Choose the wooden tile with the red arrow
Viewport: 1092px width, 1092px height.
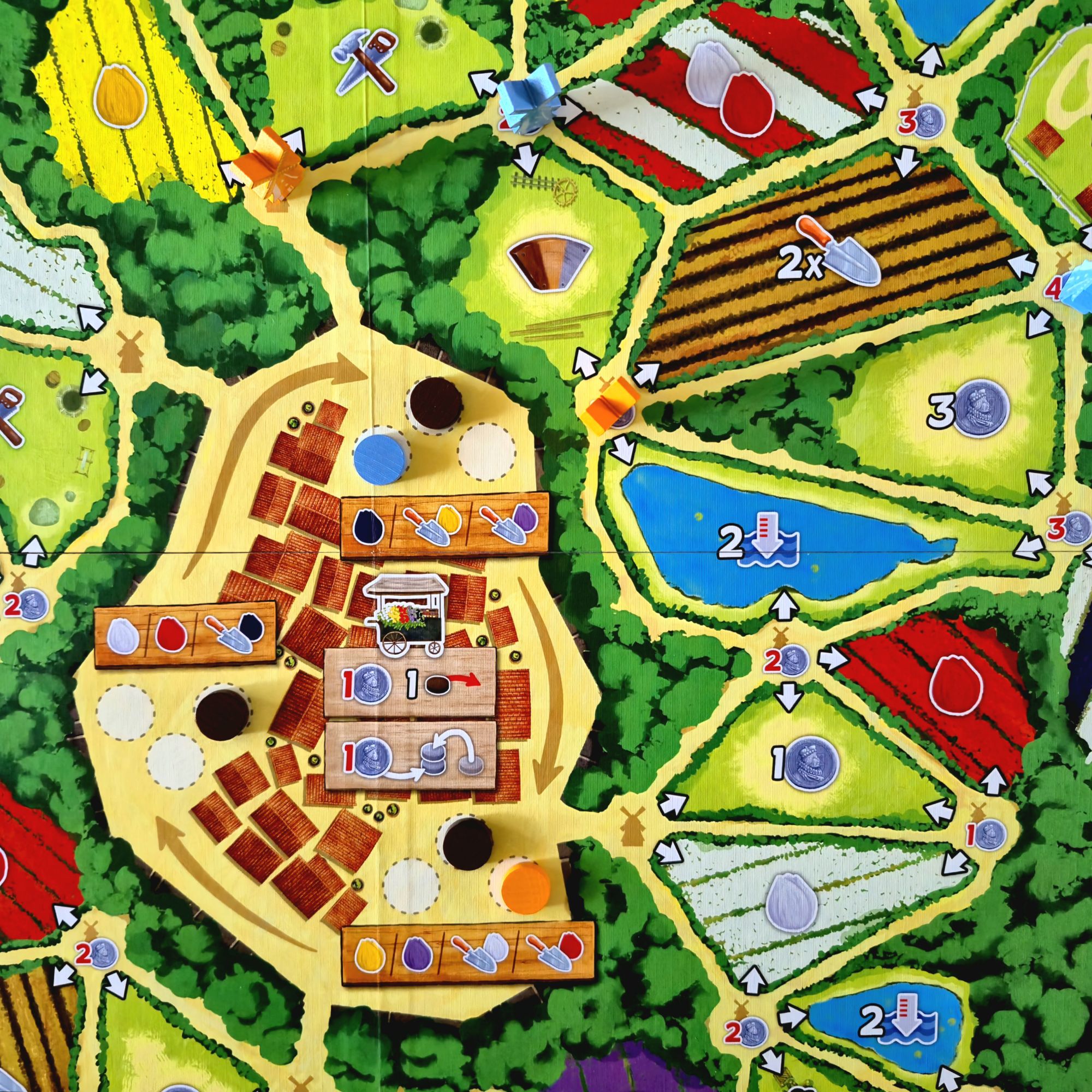[x=411, y=682]
